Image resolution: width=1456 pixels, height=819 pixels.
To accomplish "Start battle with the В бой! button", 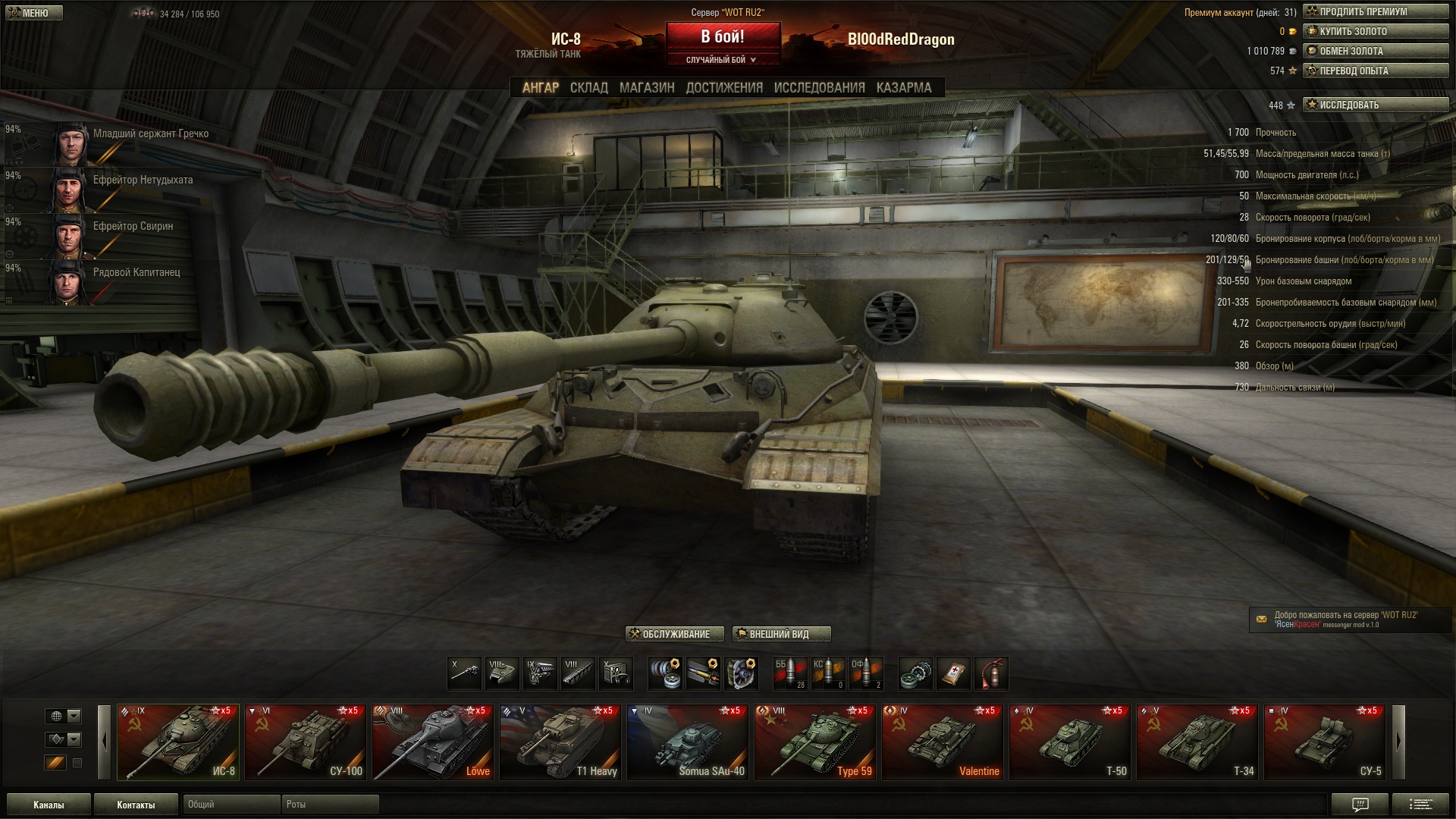I will pos(723,36).
